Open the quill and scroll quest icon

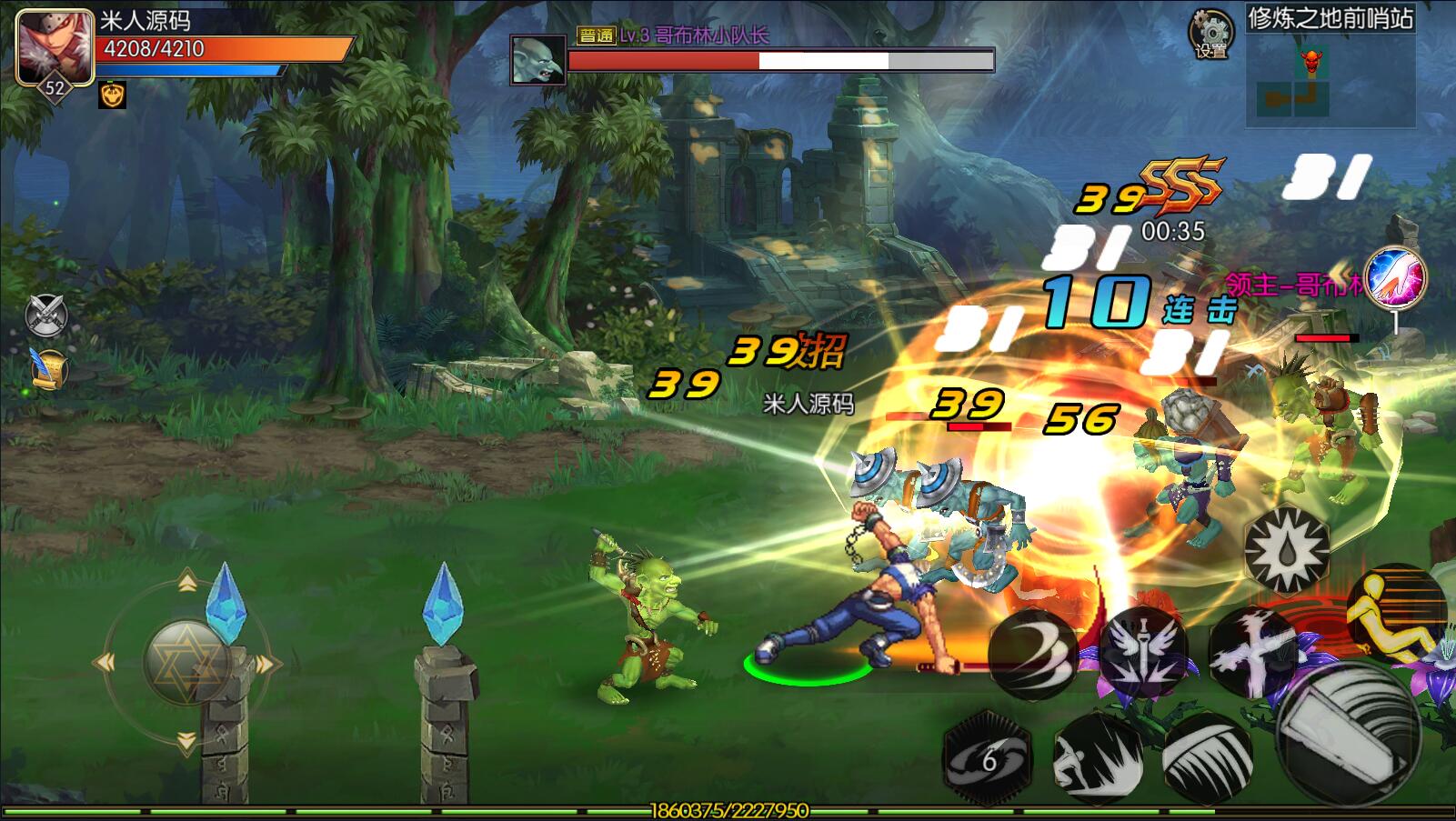(47, 369)
